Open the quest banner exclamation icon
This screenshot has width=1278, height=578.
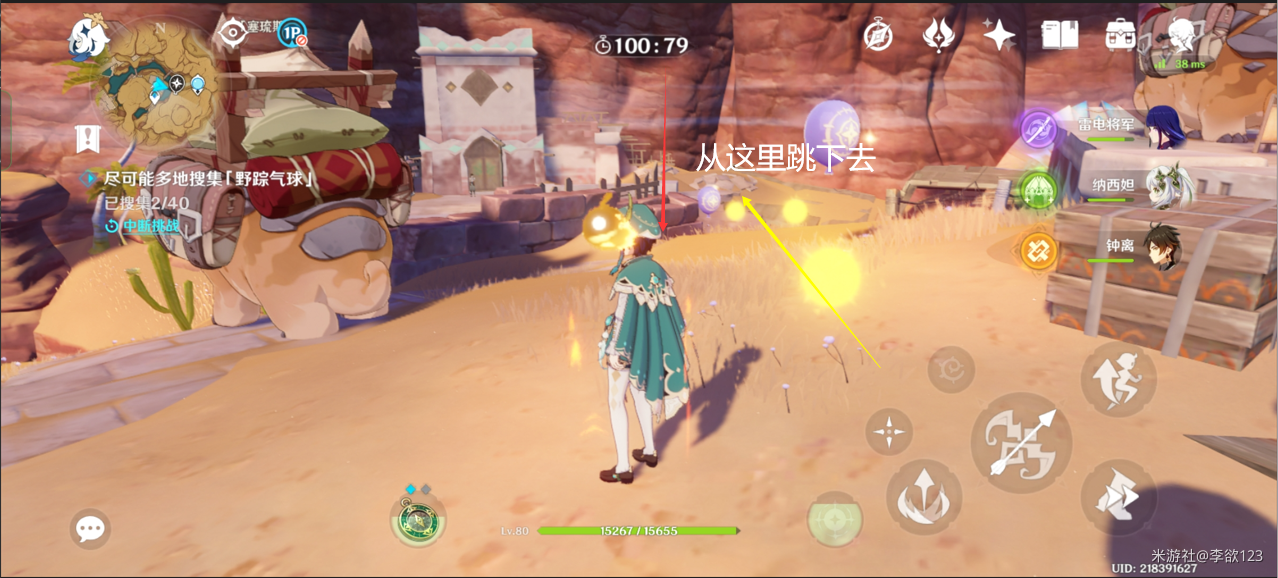click(88, 139)
